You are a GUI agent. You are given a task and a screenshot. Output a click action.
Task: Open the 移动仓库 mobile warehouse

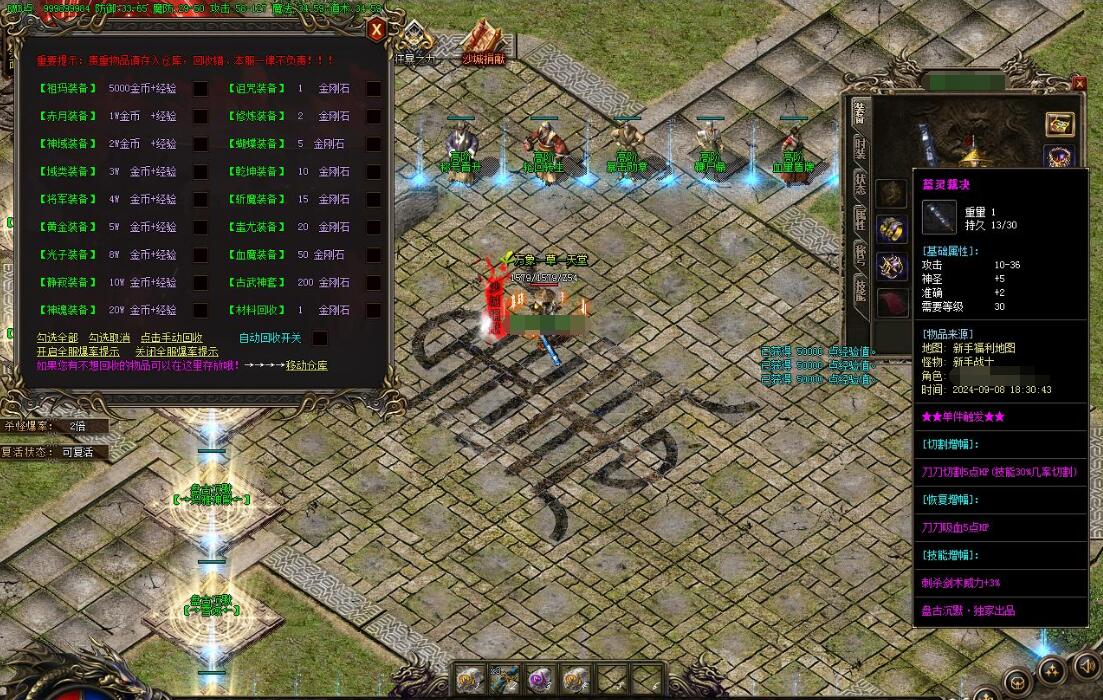coord(306,366)
